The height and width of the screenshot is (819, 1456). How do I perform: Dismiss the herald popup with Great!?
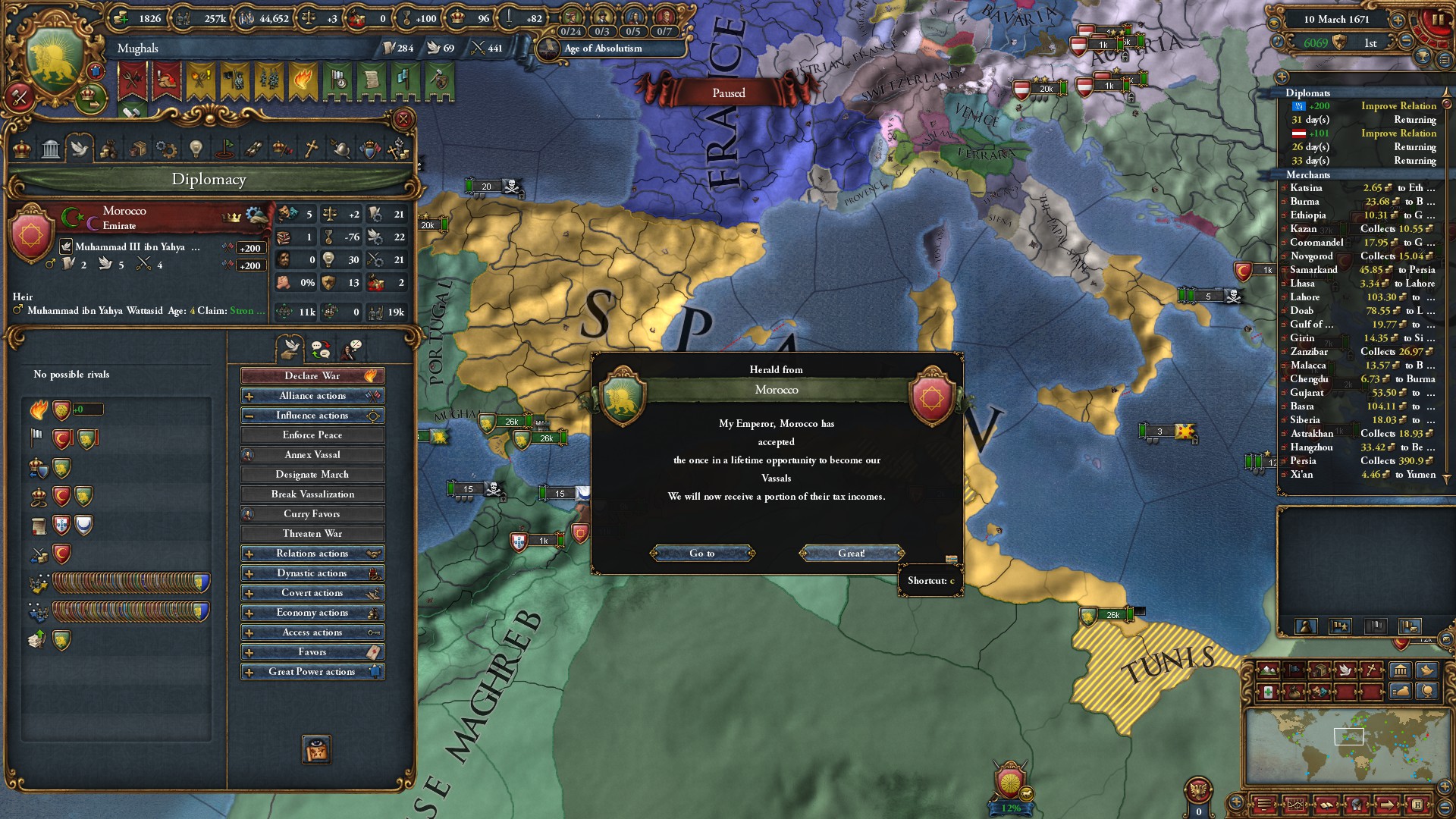tap(851, 554)
